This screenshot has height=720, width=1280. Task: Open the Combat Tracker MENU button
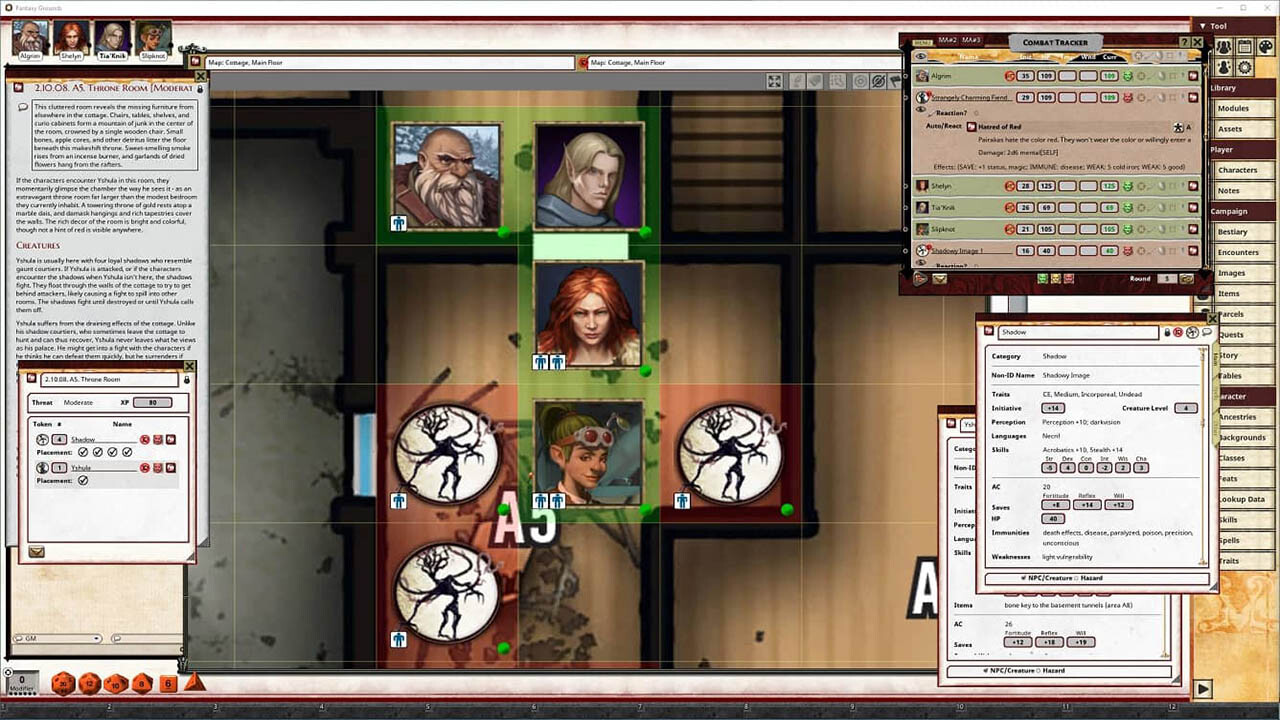[x=922, y=40]
